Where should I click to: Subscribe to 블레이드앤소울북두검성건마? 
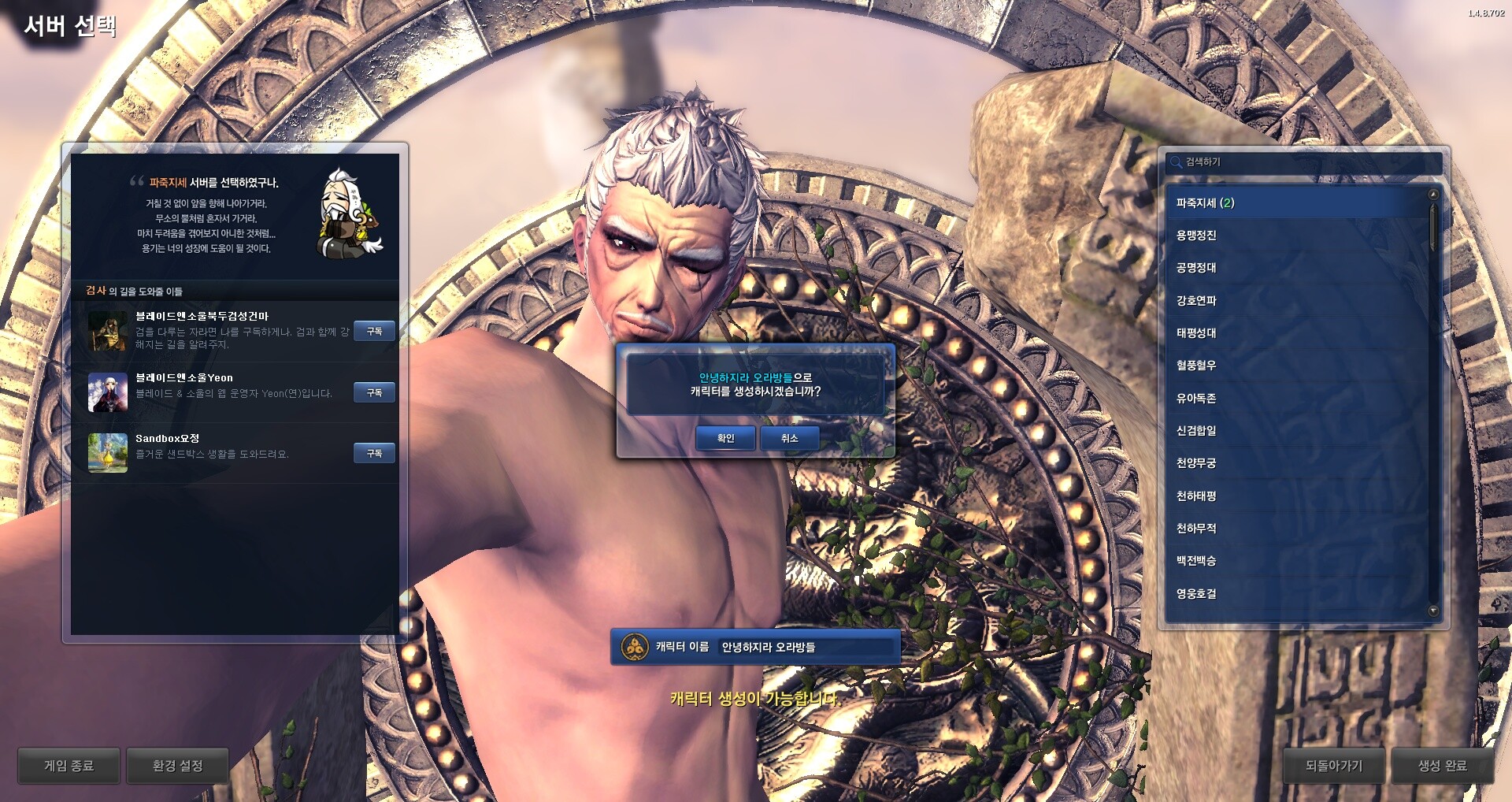374,332
